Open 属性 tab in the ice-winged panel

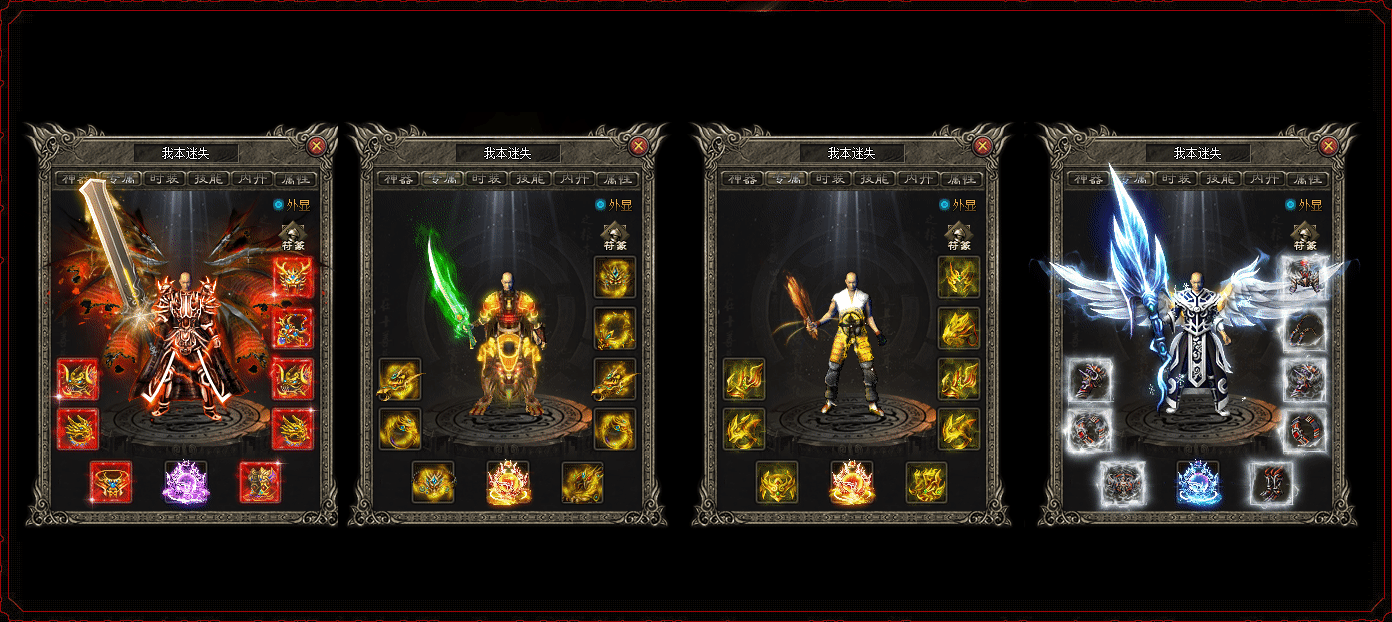click(1308, 180)
